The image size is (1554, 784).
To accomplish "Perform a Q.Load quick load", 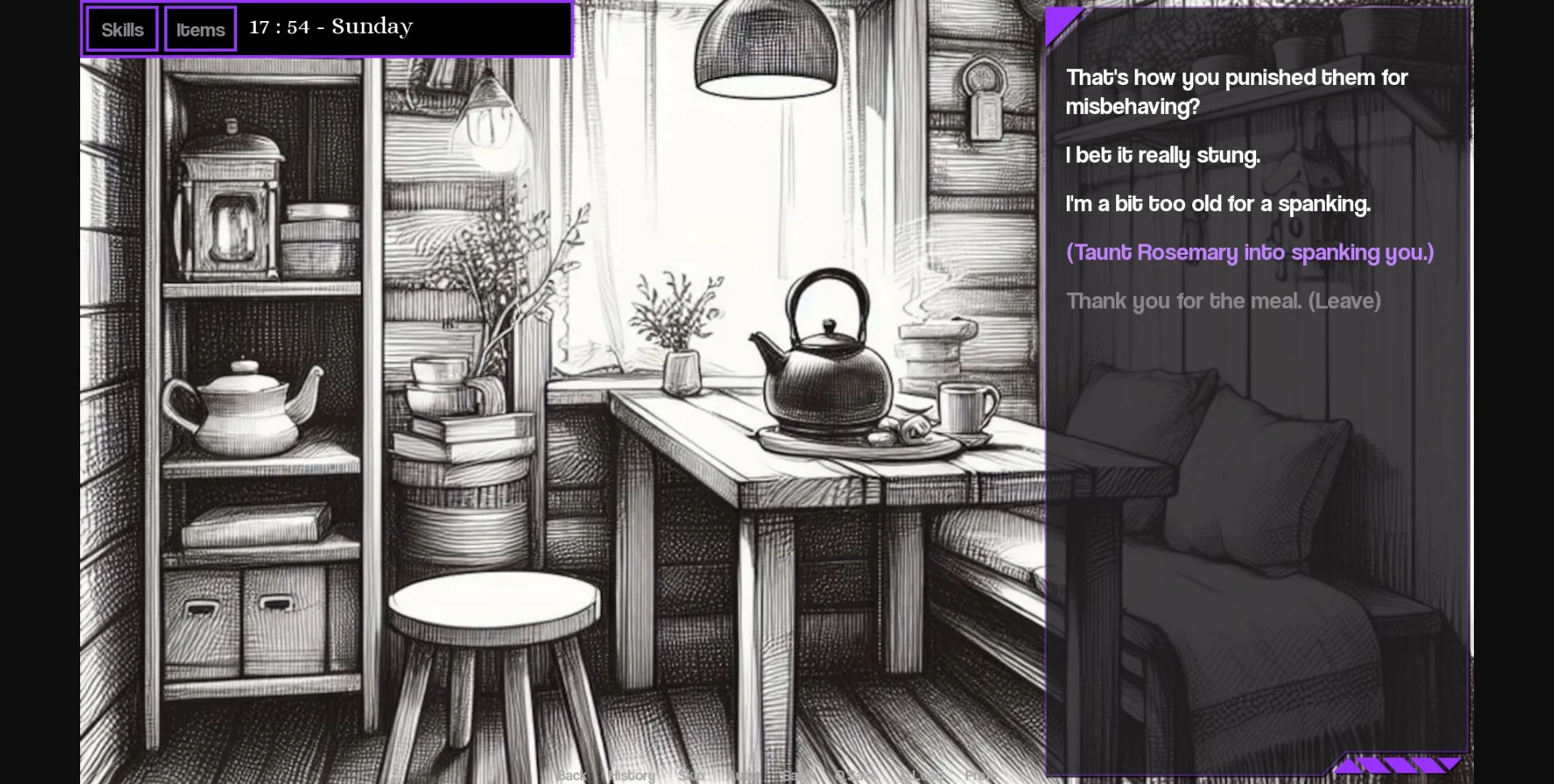I will tap(923, 775).
